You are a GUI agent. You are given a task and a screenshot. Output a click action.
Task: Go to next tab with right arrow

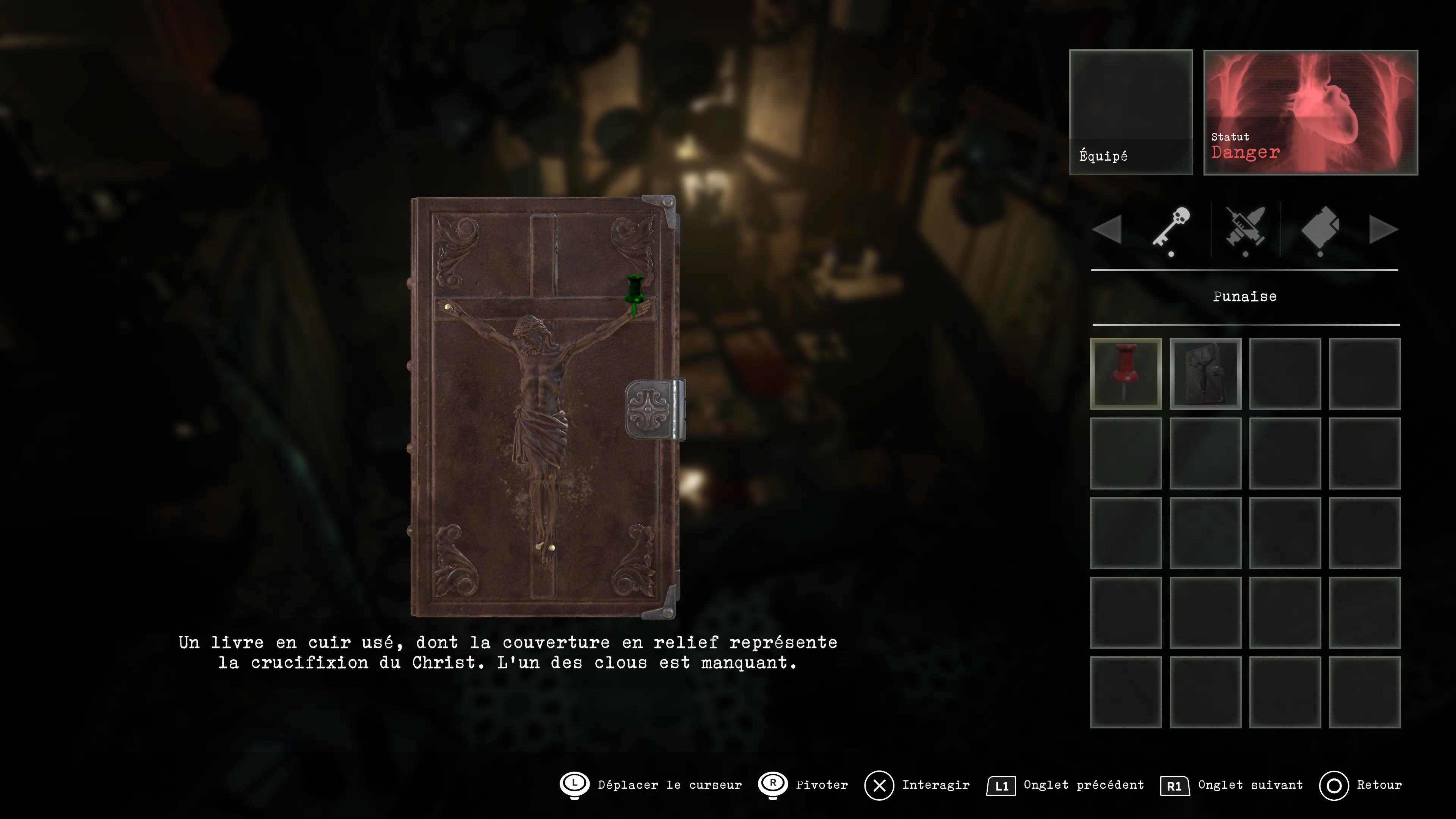coord(1383,229)
